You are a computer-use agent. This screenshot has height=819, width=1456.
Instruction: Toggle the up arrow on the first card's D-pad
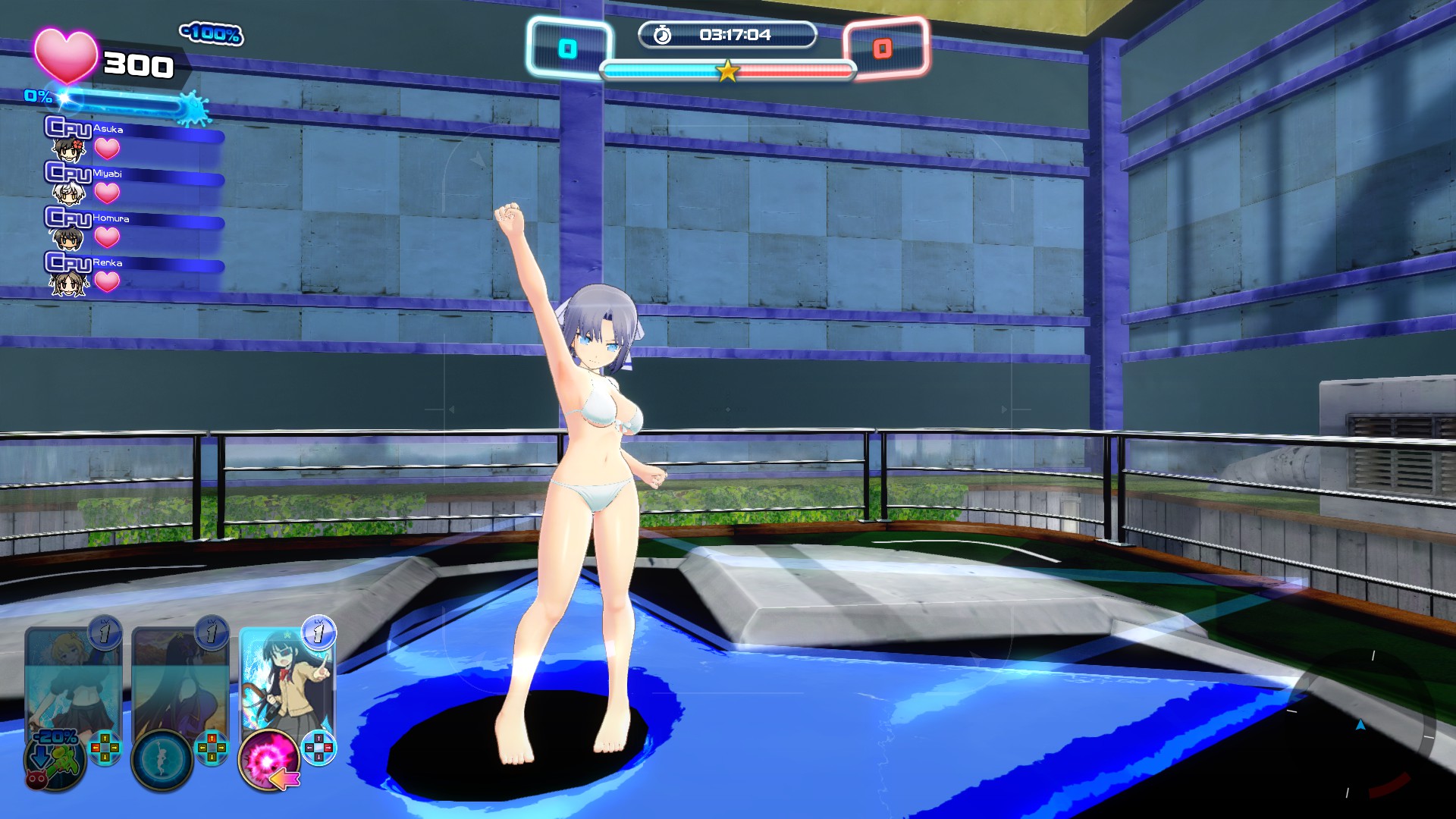pyautogui.click(x=105, y=737)
